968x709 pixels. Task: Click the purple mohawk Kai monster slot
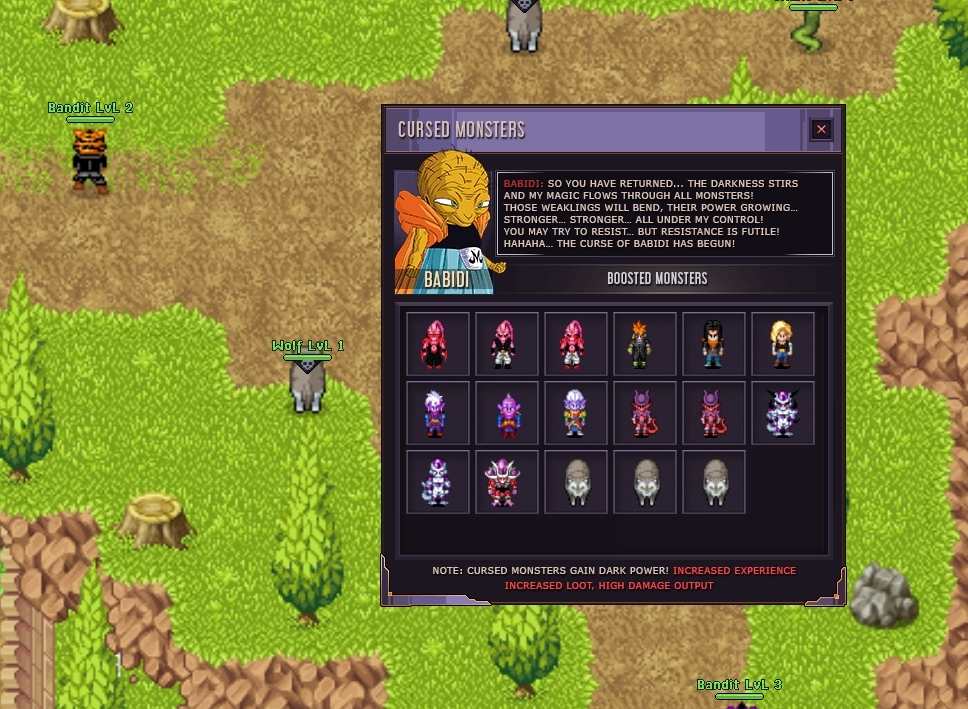tap(507, 412)
